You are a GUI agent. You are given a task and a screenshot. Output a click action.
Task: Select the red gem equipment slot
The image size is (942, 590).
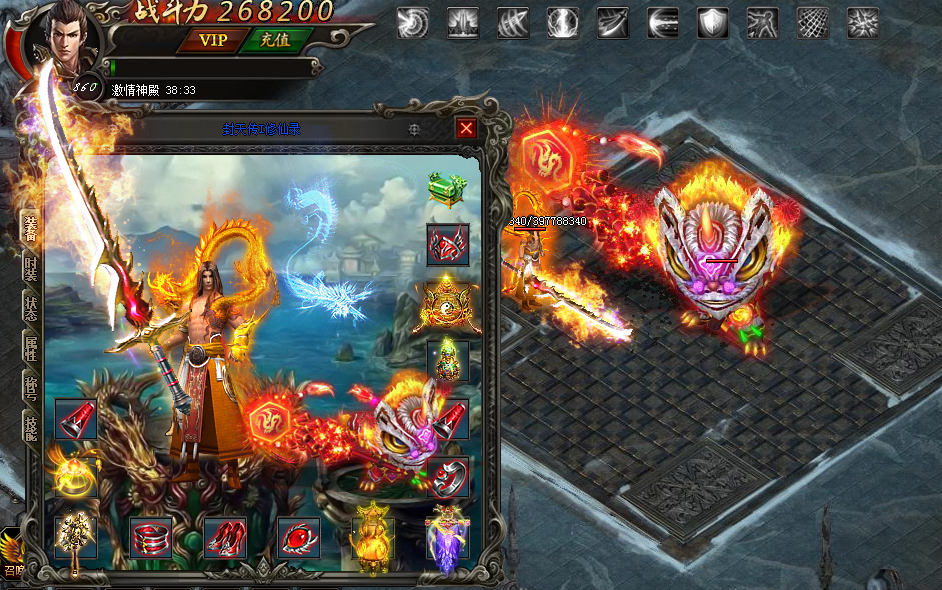[x=299, y=538]
